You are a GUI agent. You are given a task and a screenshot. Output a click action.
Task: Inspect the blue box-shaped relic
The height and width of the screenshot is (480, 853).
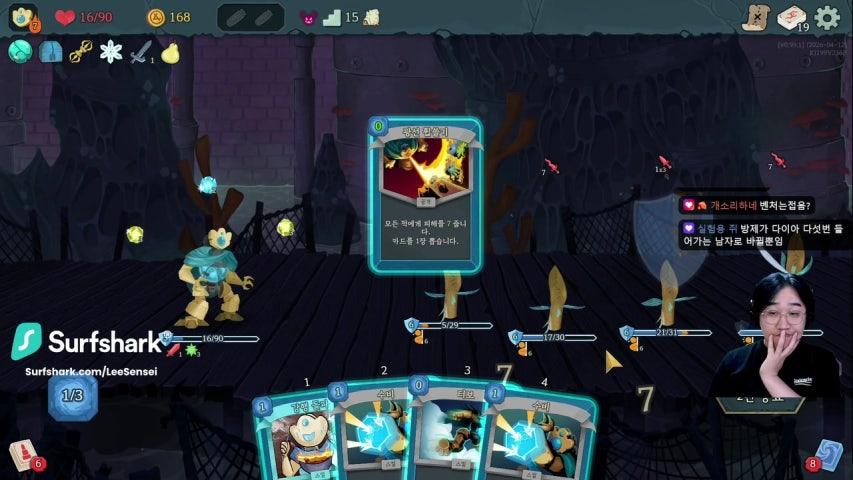pyautogui.click(x=51, y=52)
